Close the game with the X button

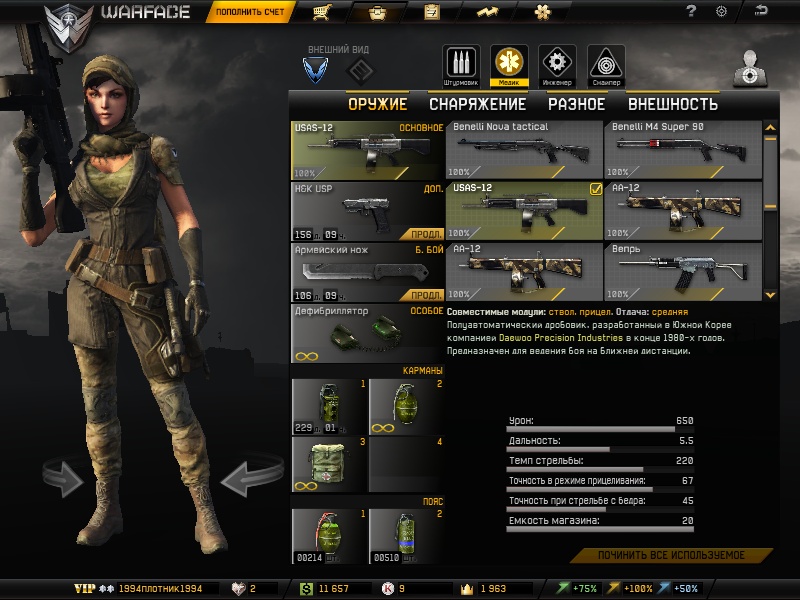(x=762, y=11)
